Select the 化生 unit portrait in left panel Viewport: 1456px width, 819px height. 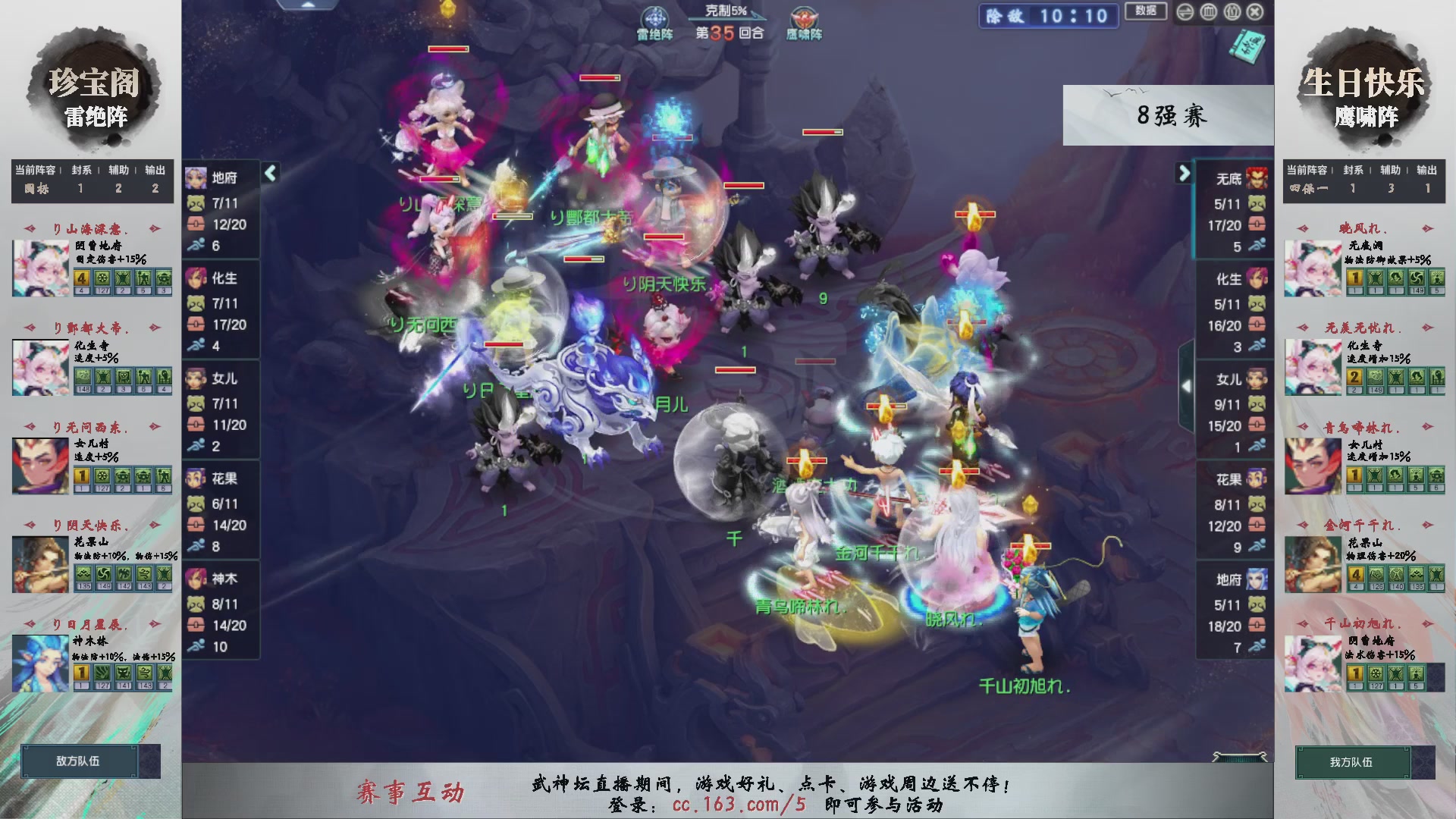196,278
